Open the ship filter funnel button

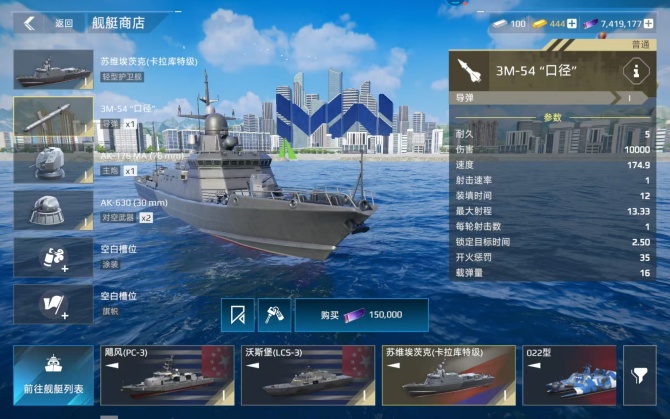point(639,375)
